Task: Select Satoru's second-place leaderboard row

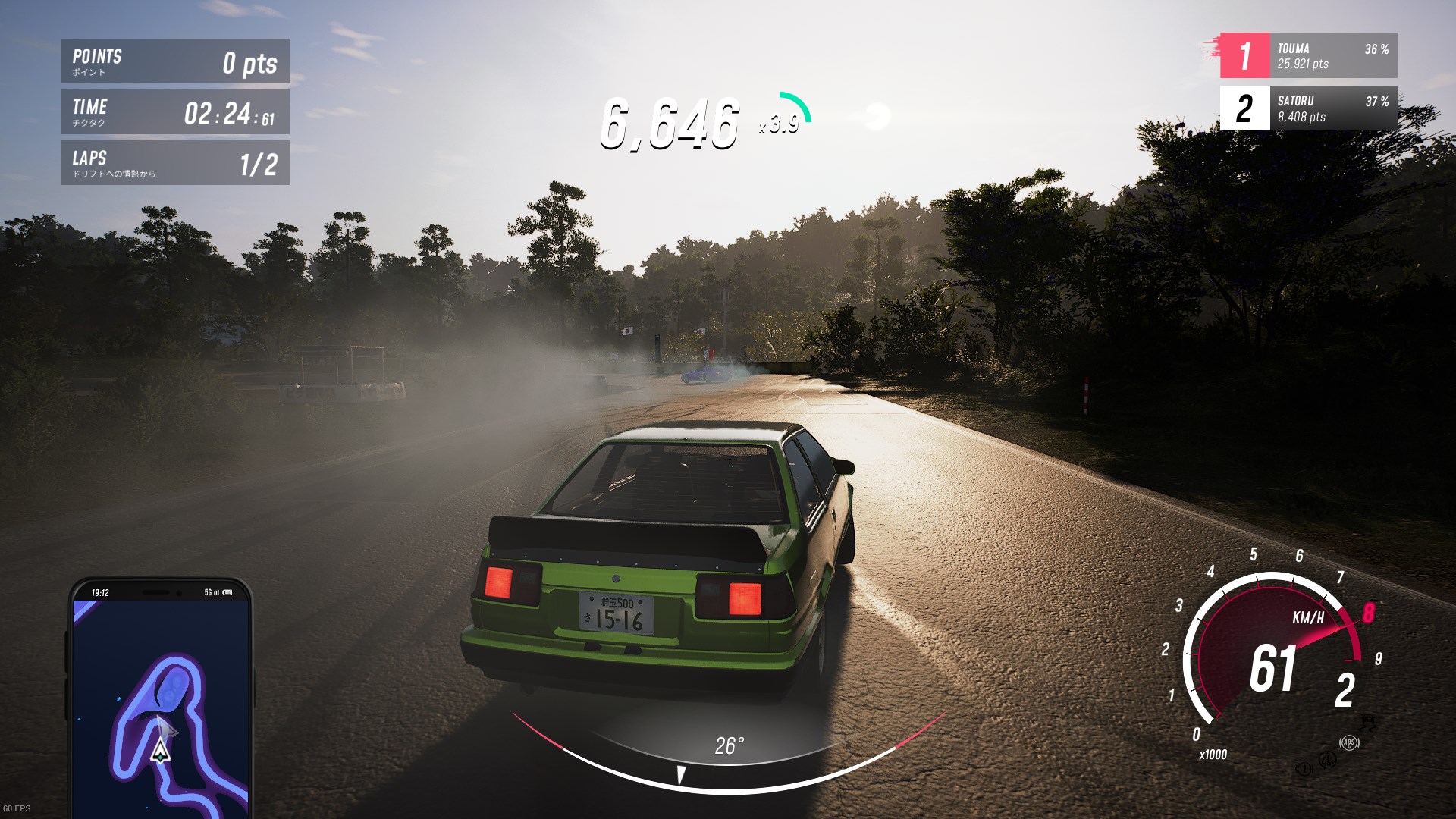Action: (x=1308, y=108)
